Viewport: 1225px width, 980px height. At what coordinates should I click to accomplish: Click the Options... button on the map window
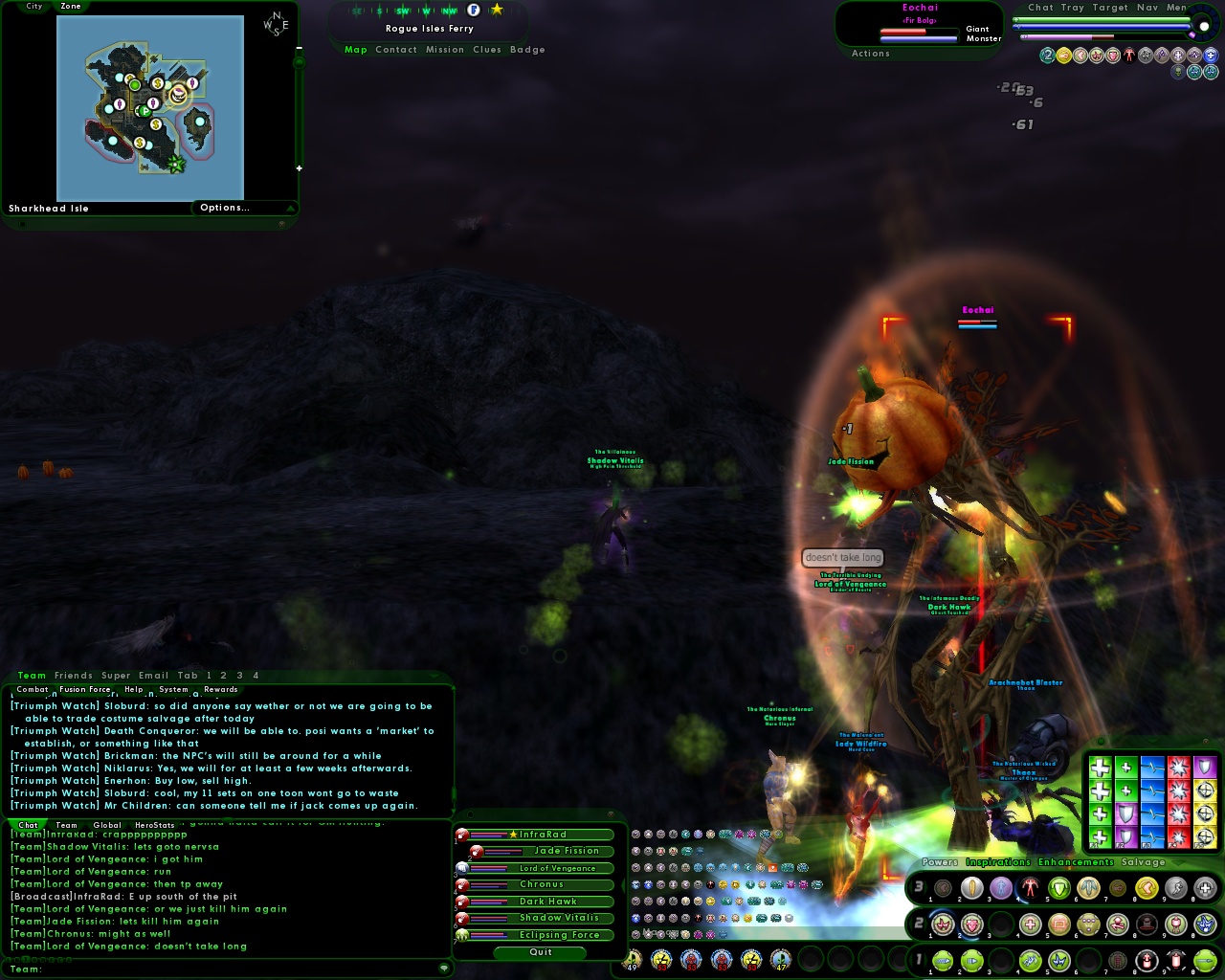pos(226,207)
